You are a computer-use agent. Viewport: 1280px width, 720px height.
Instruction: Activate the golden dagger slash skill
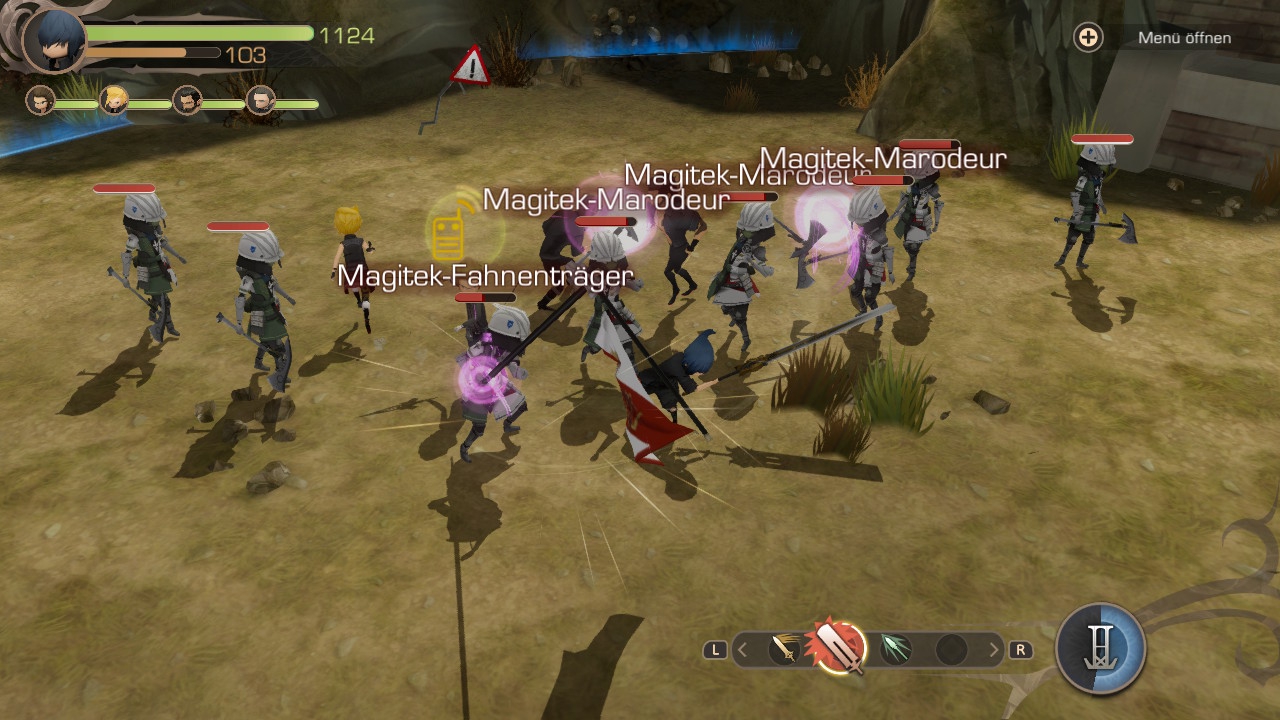point(785,650)
